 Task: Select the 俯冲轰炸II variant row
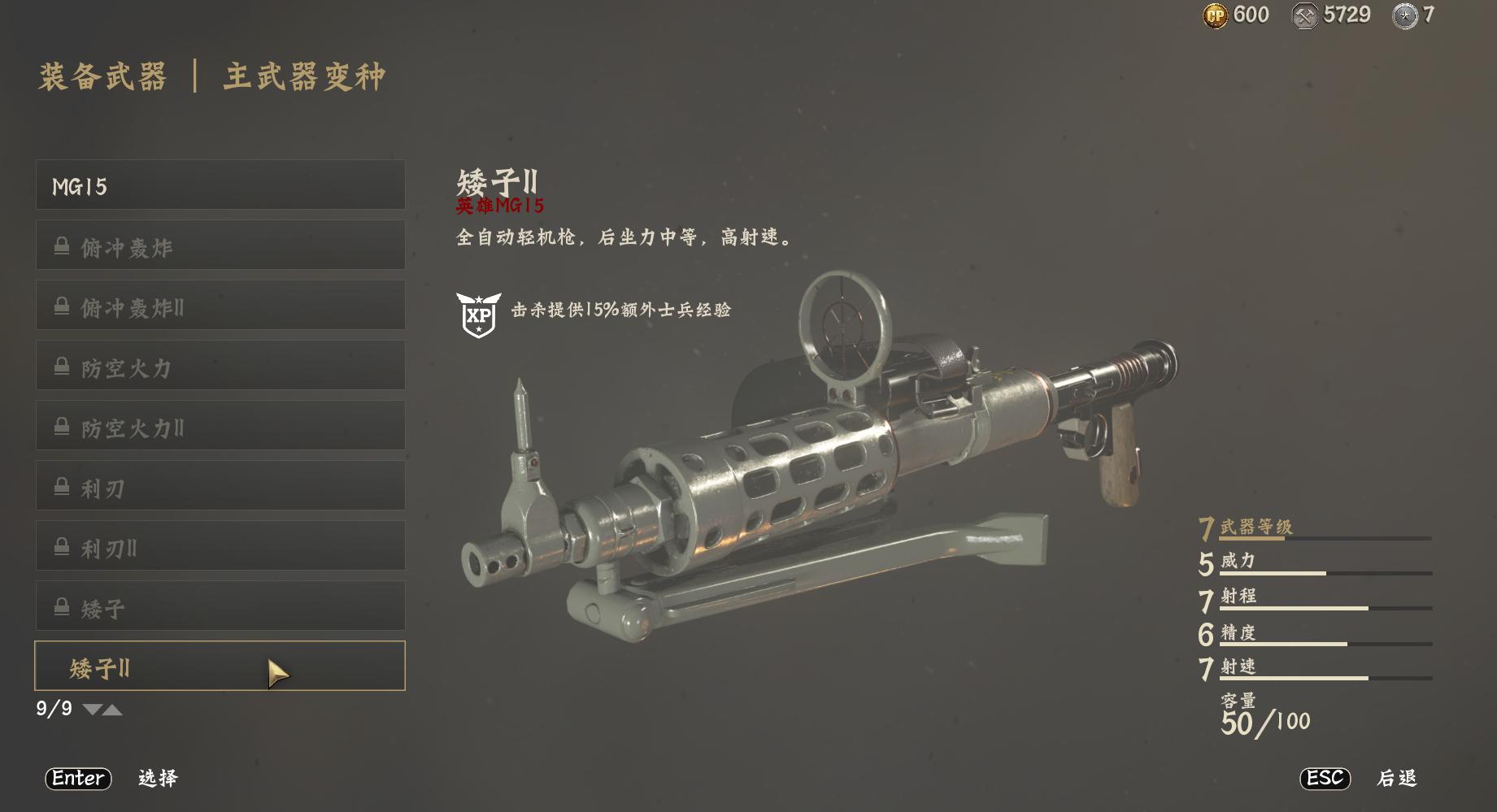(x=220, y=306)
